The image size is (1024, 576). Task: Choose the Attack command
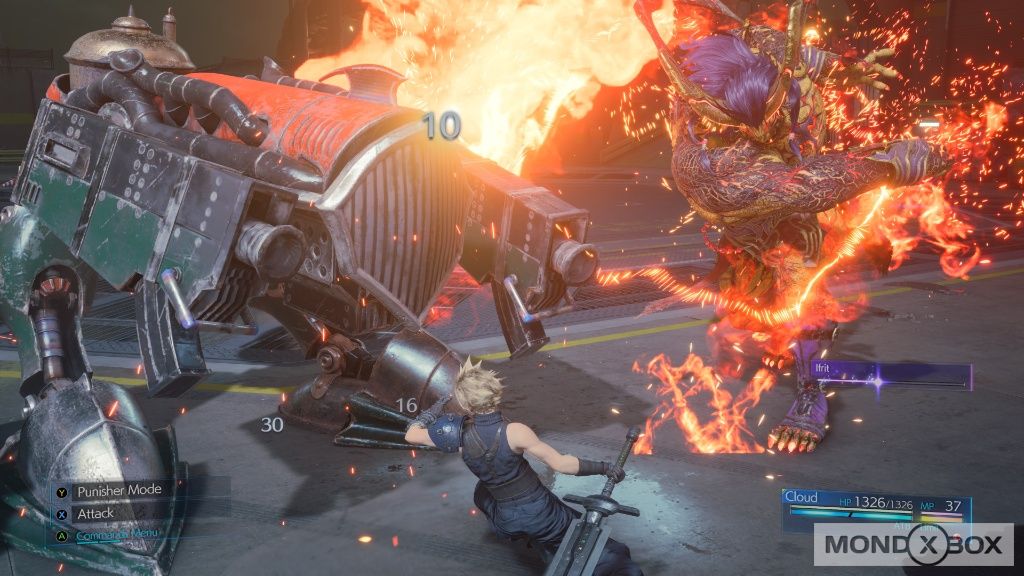click(x=96, y=513)
